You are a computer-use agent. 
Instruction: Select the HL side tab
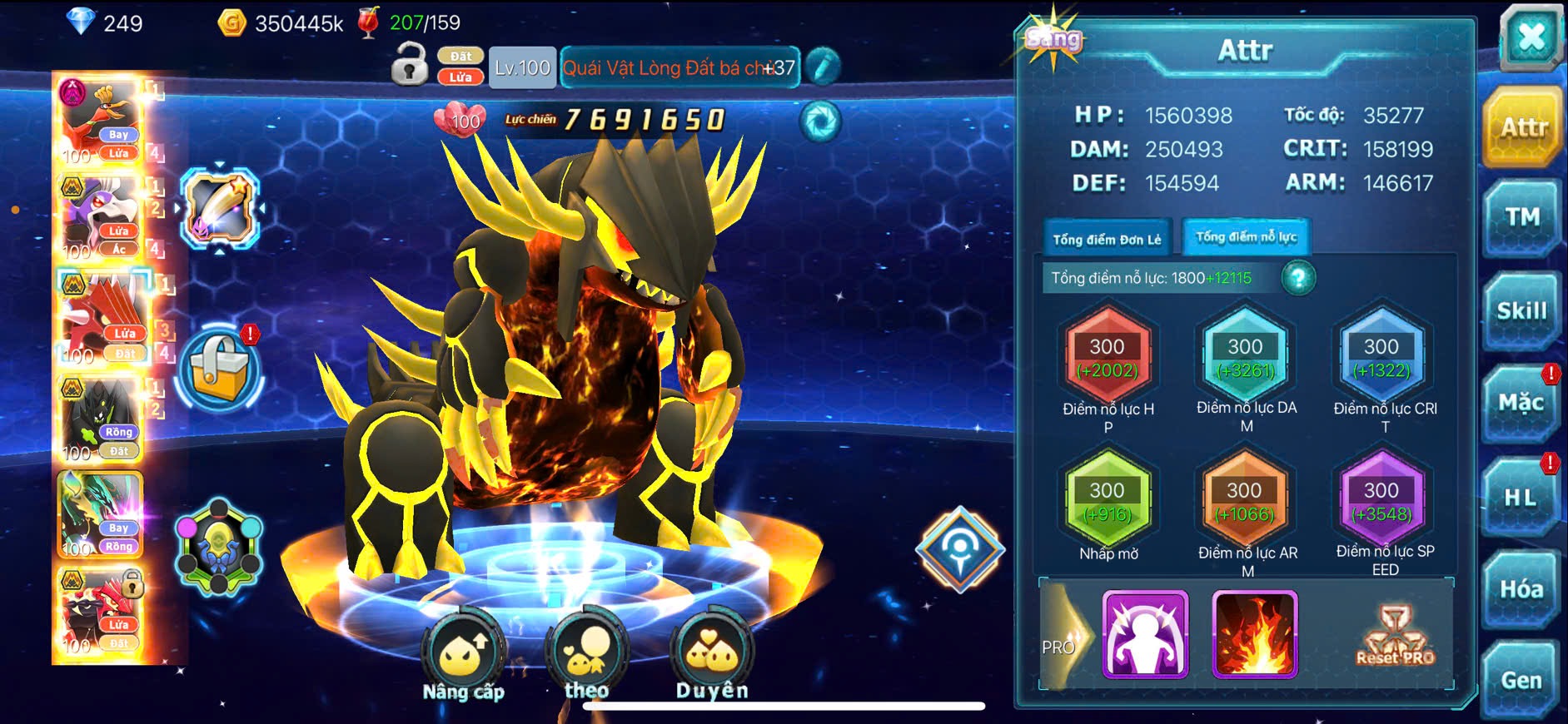click(1521, 498)
